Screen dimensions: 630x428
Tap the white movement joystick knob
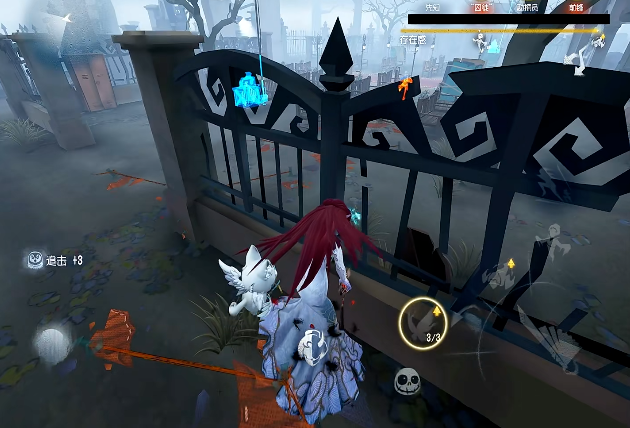(50, 345)
